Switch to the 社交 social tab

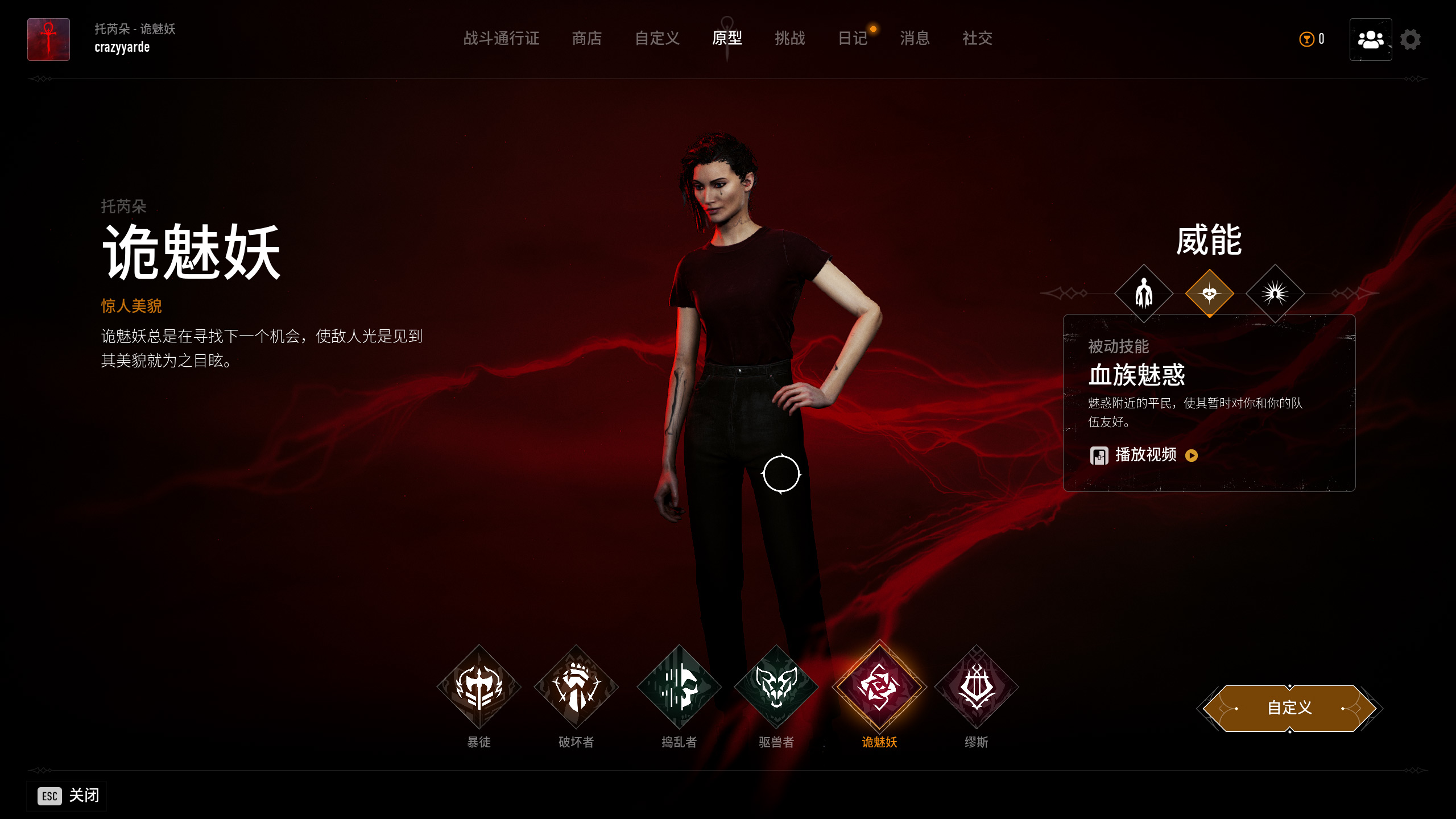pos(977,39)
